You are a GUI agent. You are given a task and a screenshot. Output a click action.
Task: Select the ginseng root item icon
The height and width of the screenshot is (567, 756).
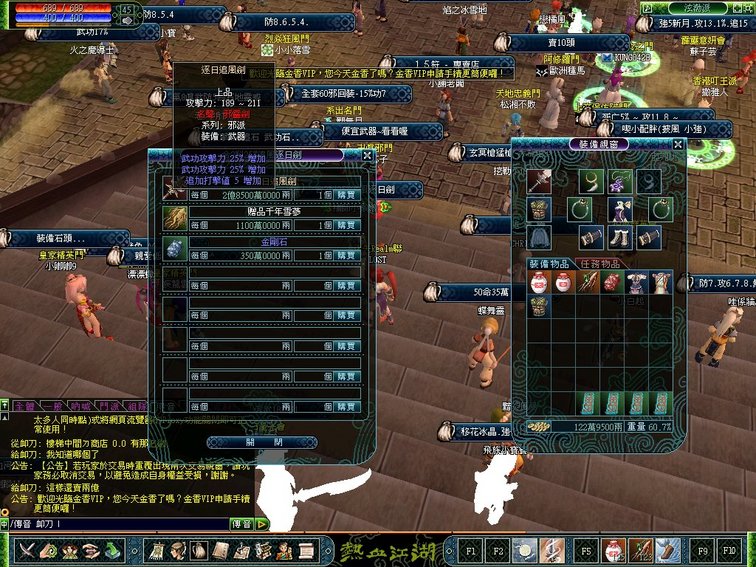click(176, 219)
